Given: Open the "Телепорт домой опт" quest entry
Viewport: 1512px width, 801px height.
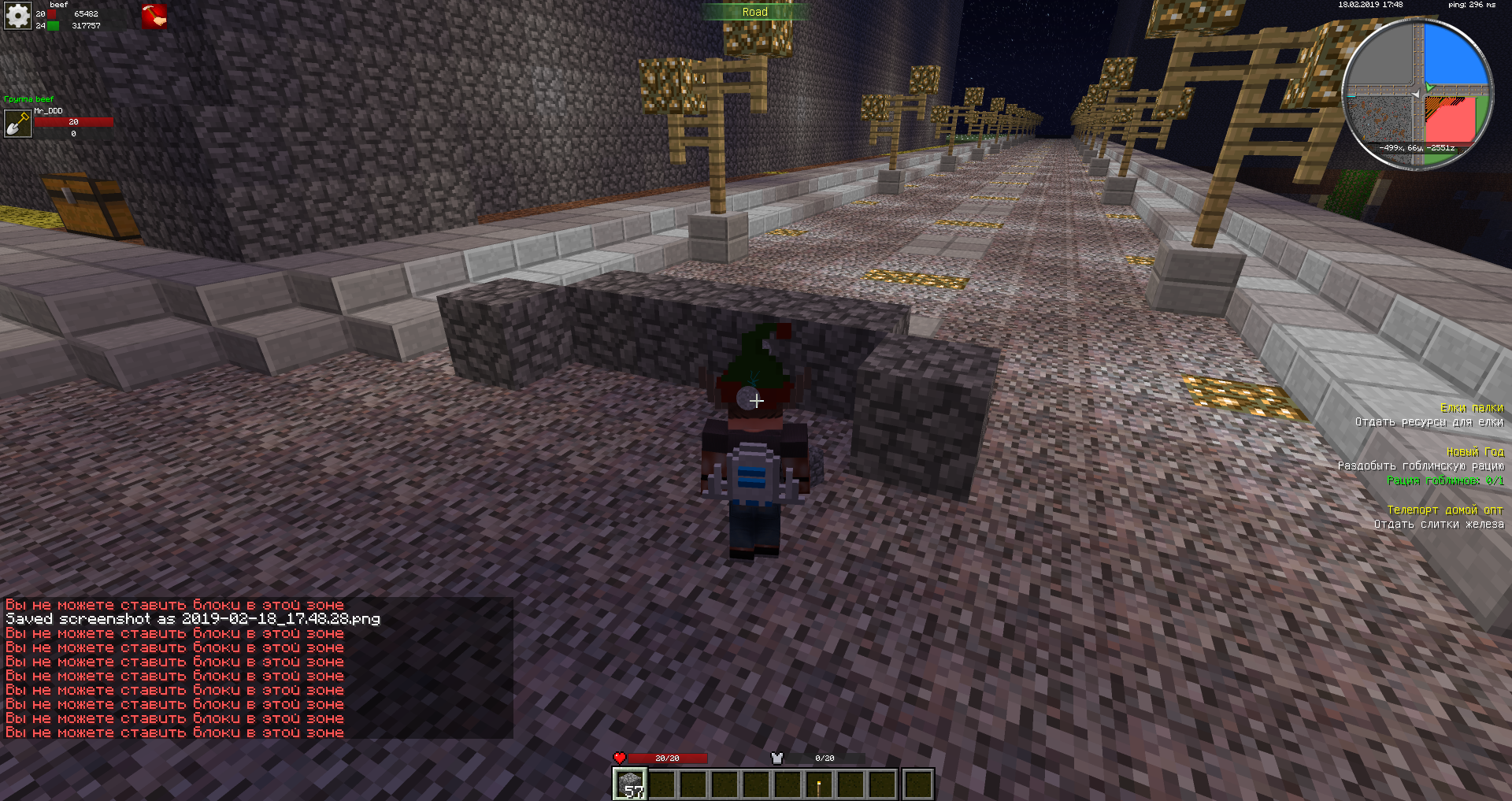Looking at the screenshot, I should point(1444,510).
